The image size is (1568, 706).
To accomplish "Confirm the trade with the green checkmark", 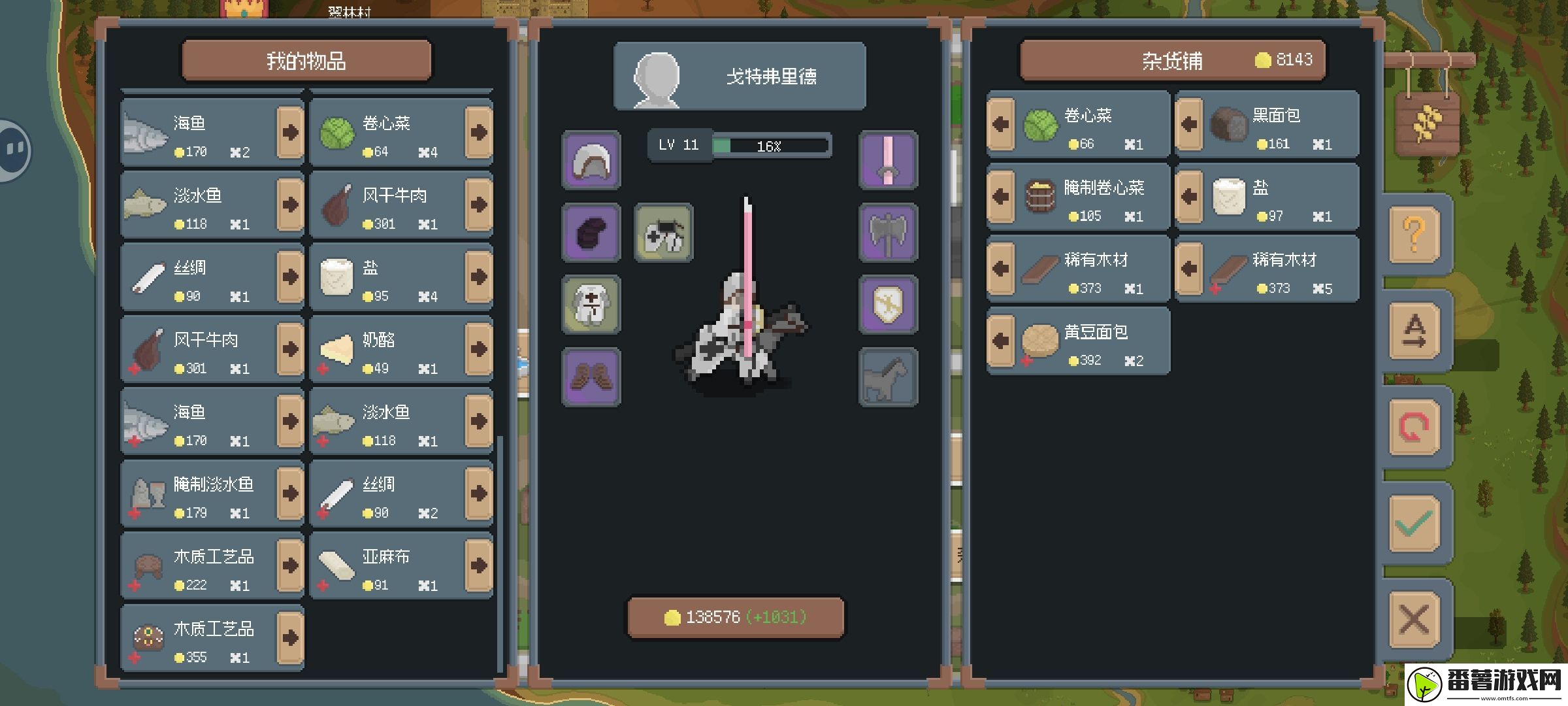I will (1414, 523).
